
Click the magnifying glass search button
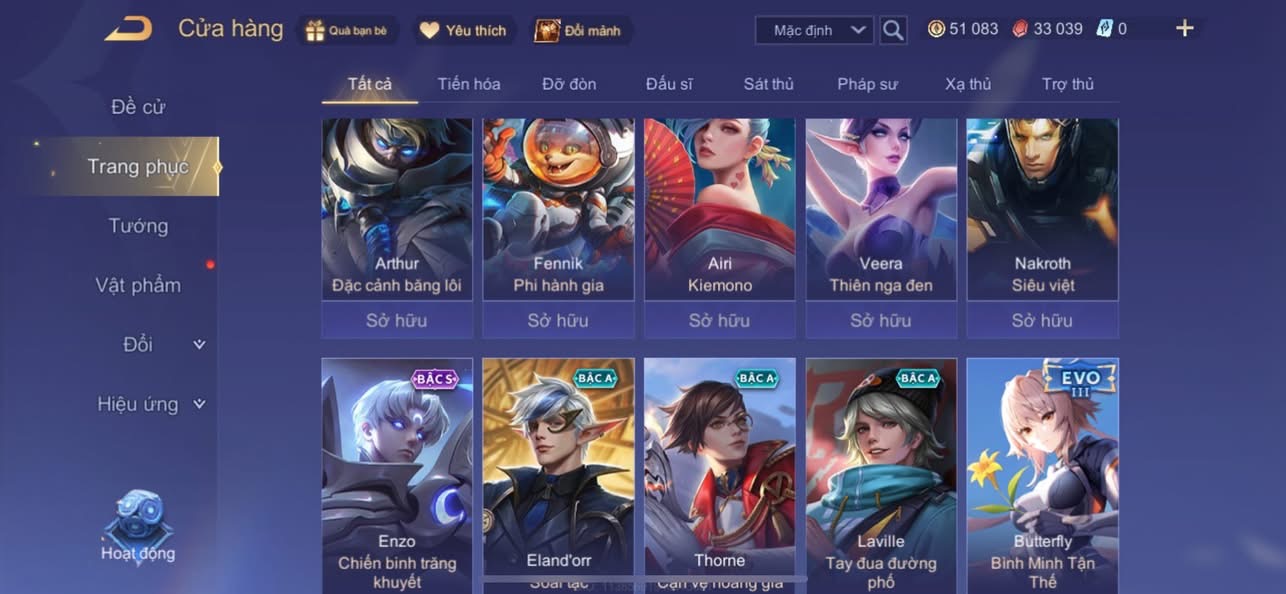click(x=893, y=30)
